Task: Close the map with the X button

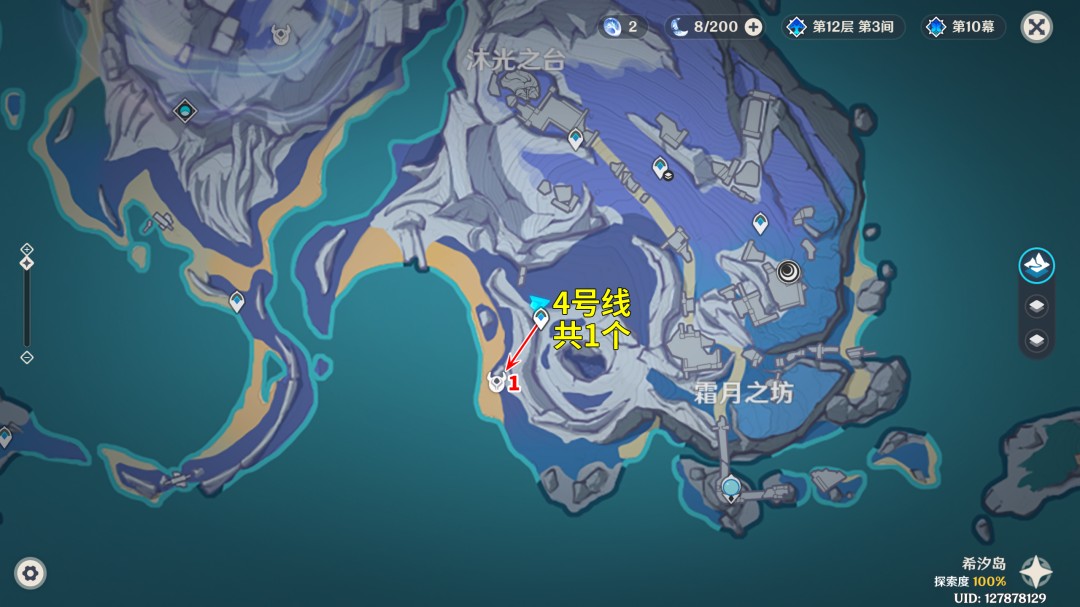Action: [1036, 27]
